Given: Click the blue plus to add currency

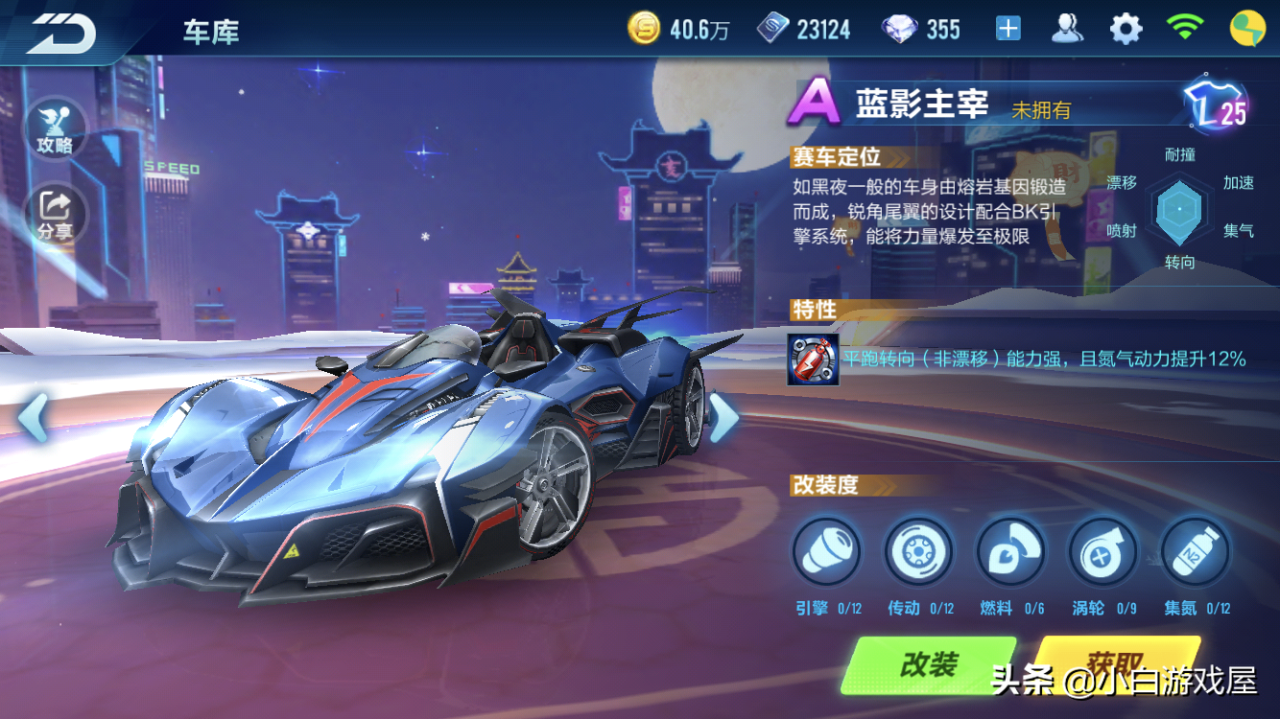Looking at the screenshot, I should click(x=1008, y=29).
